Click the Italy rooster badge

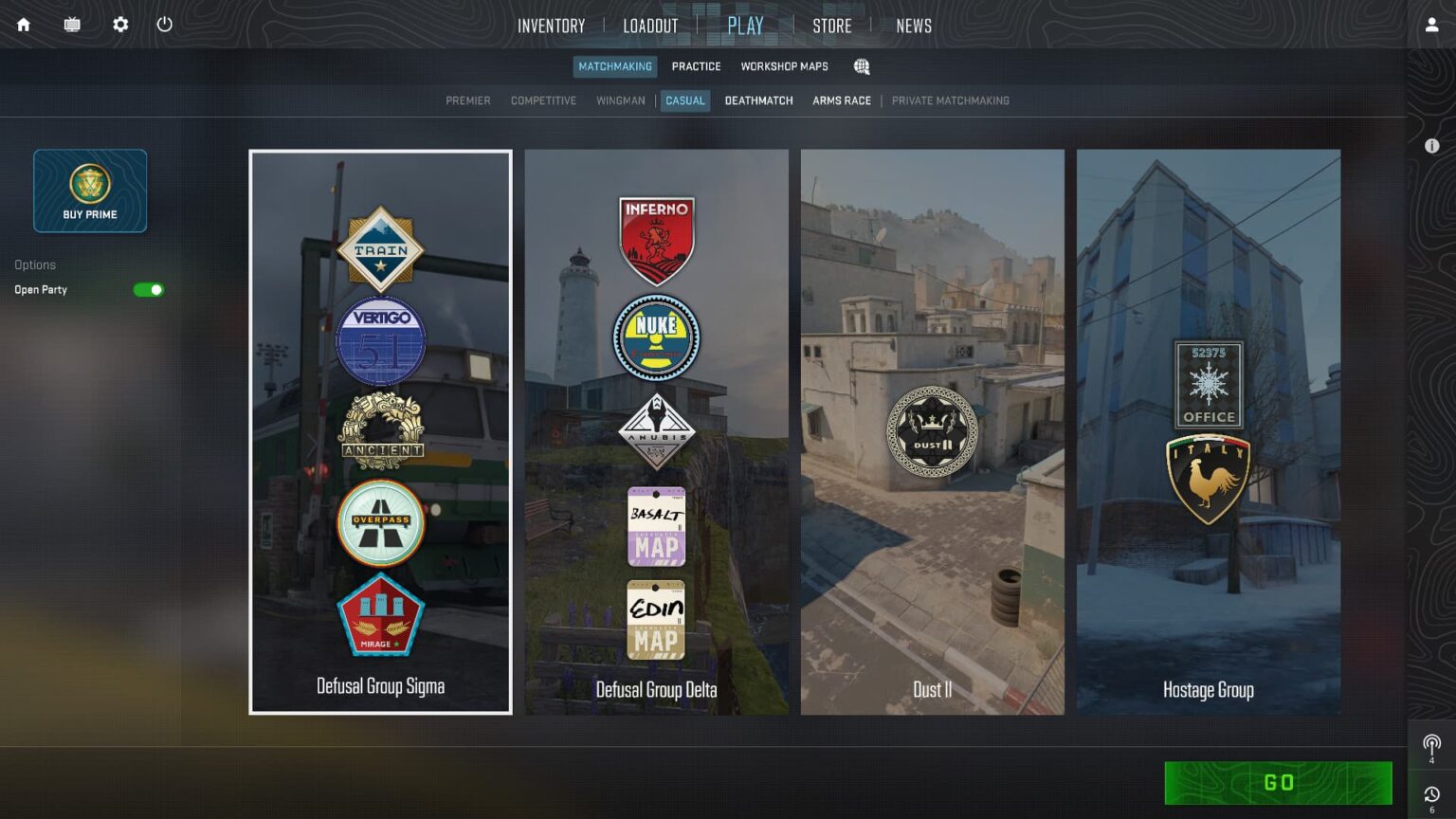(1208, 477)
